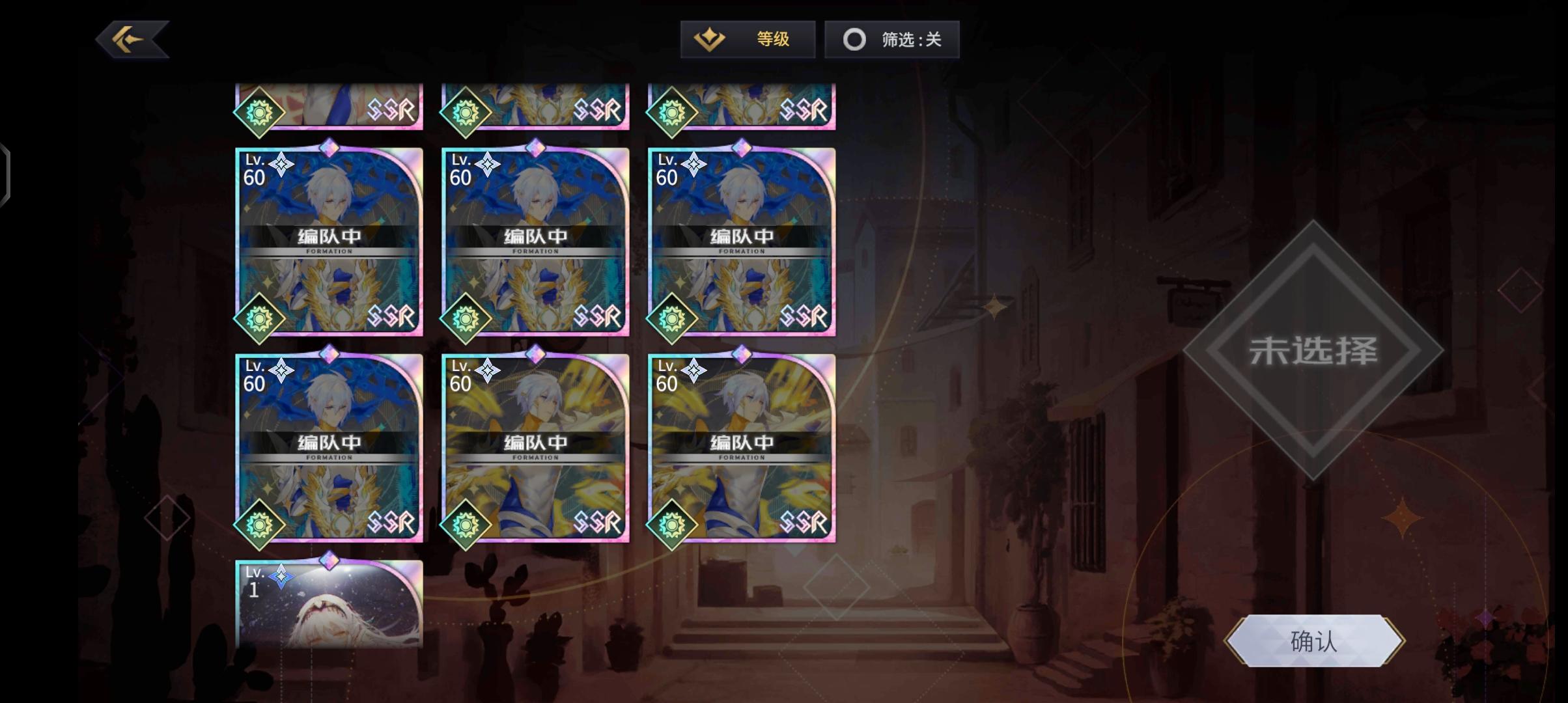Tap the awakening star icon on top-left Lv.60 card
Image resolution: width=1568 pixels, height=703 pixels.
click(x=280, y=165)
